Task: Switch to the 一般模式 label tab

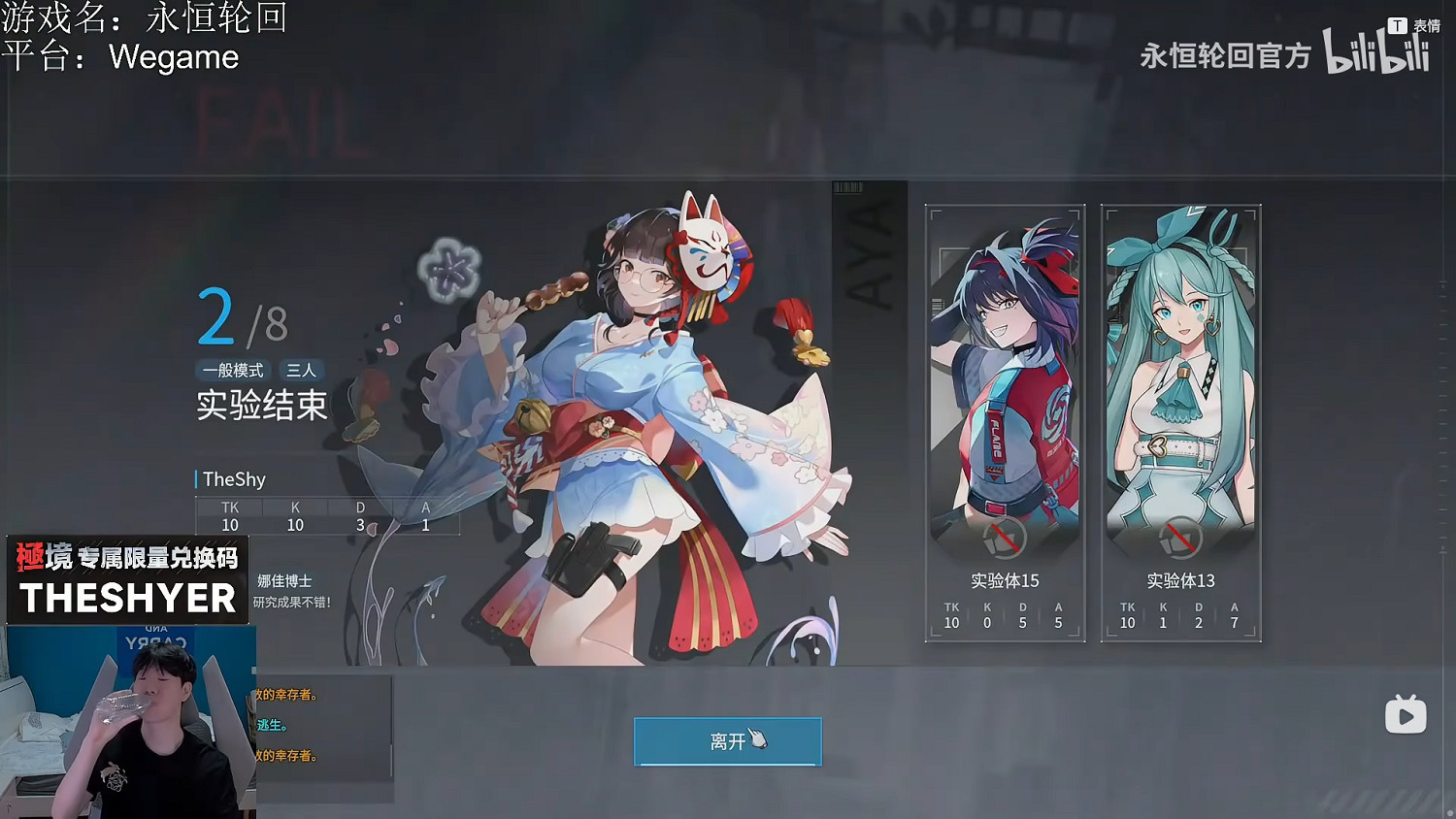Action: (233, 370)
